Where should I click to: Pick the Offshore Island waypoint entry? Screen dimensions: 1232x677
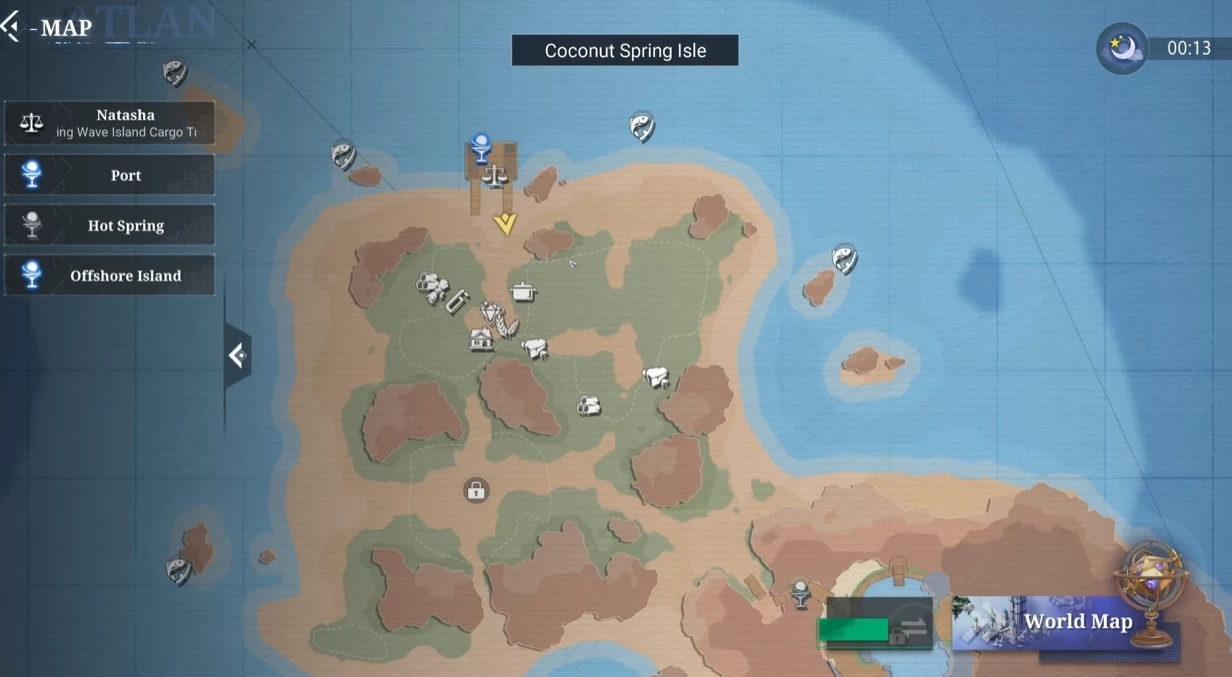tap(109, 275)
